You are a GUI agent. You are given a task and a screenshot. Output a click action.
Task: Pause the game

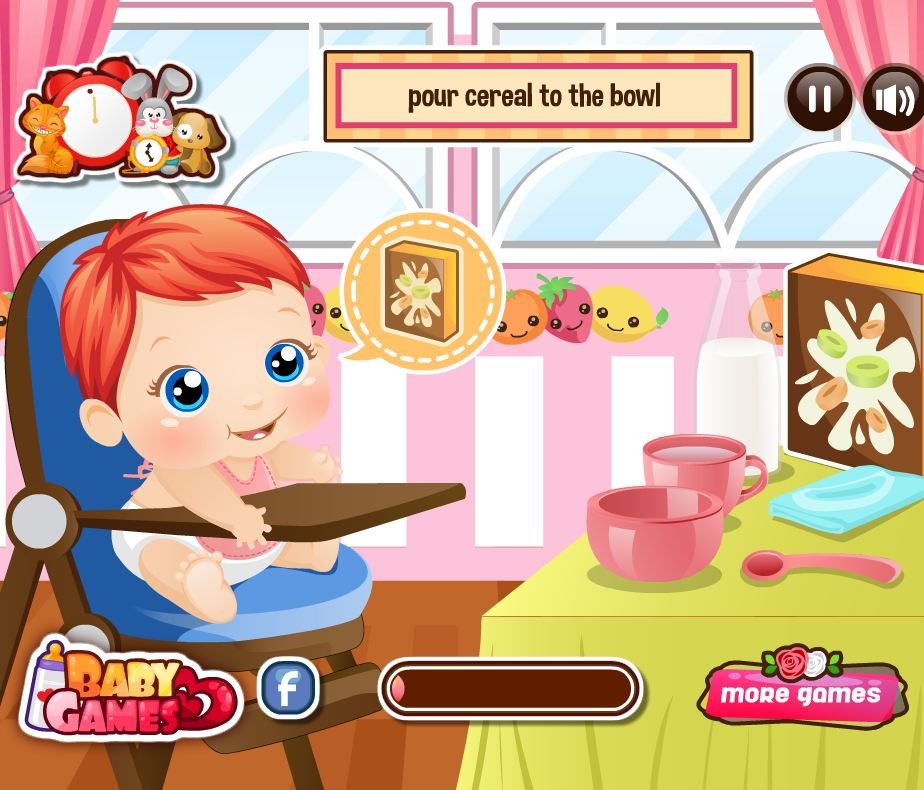coord(819,98)
